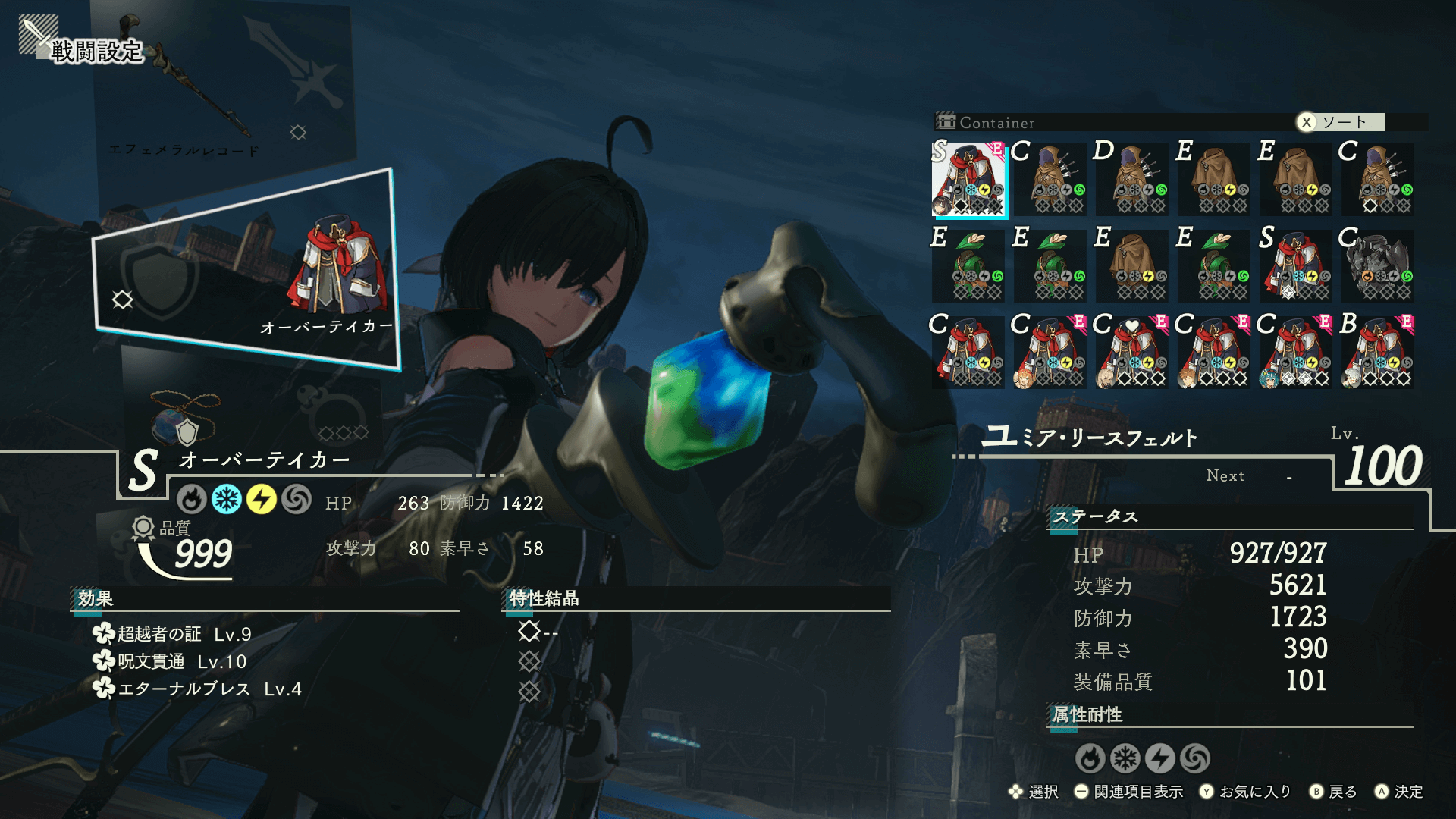Choose the equipped S-rank red coat in Container

[x=969, y=180]
